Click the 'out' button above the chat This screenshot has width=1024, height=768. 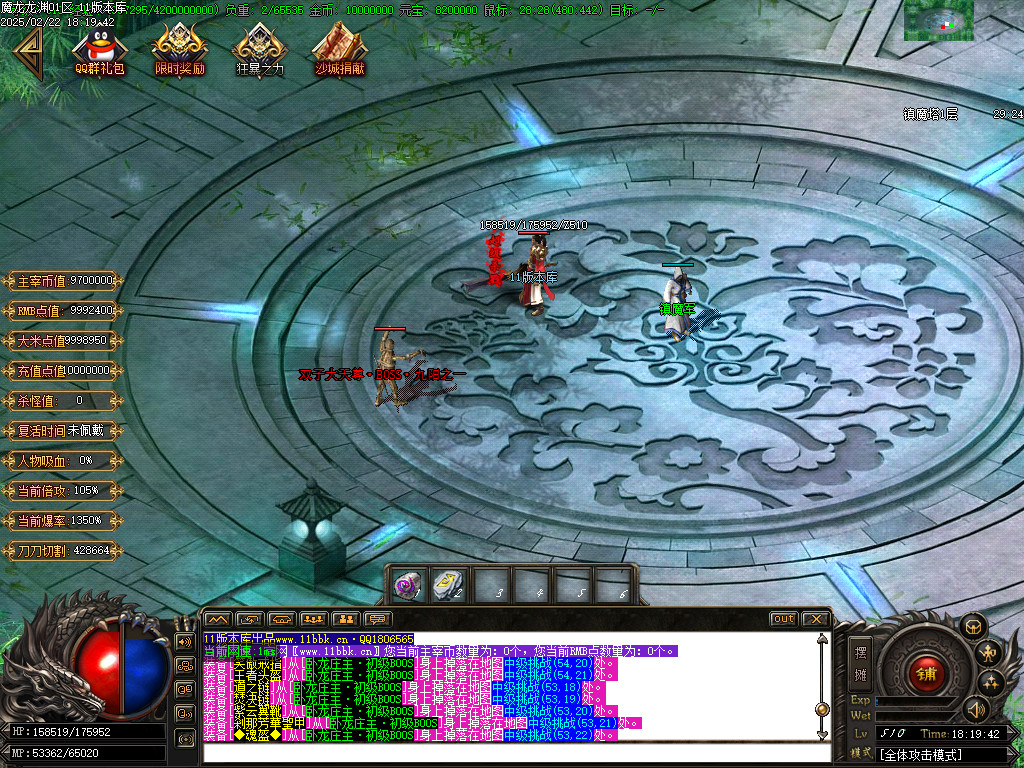(x=783, y=619)
